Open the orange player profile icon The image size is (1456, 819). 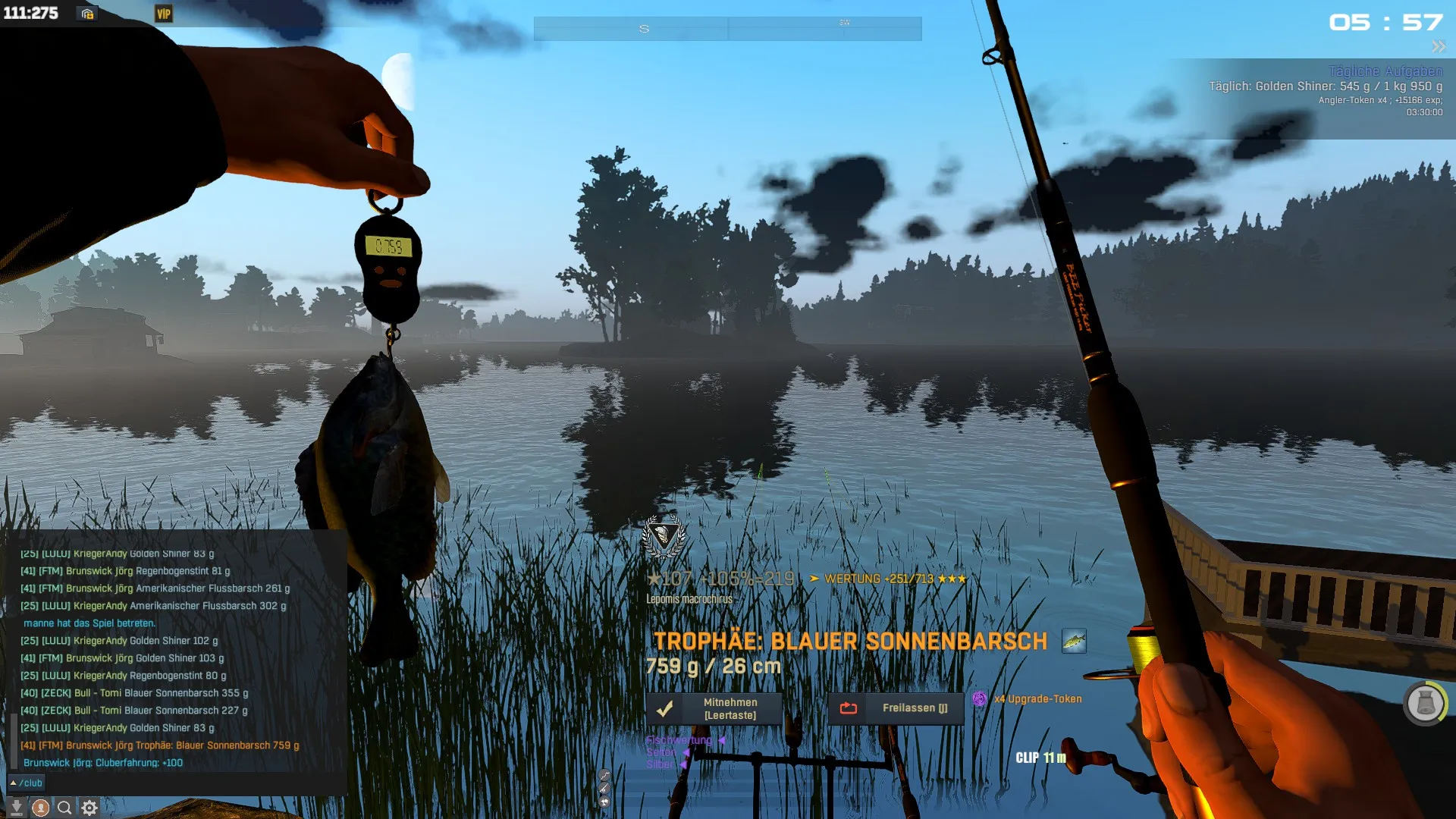tap(41, 808)
